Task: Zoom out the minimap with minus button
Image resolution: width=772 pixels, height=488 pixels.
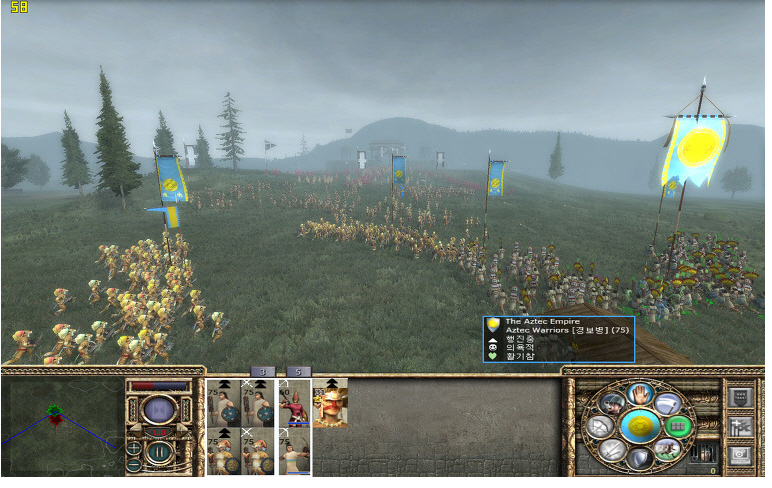Action: (134, 465)
